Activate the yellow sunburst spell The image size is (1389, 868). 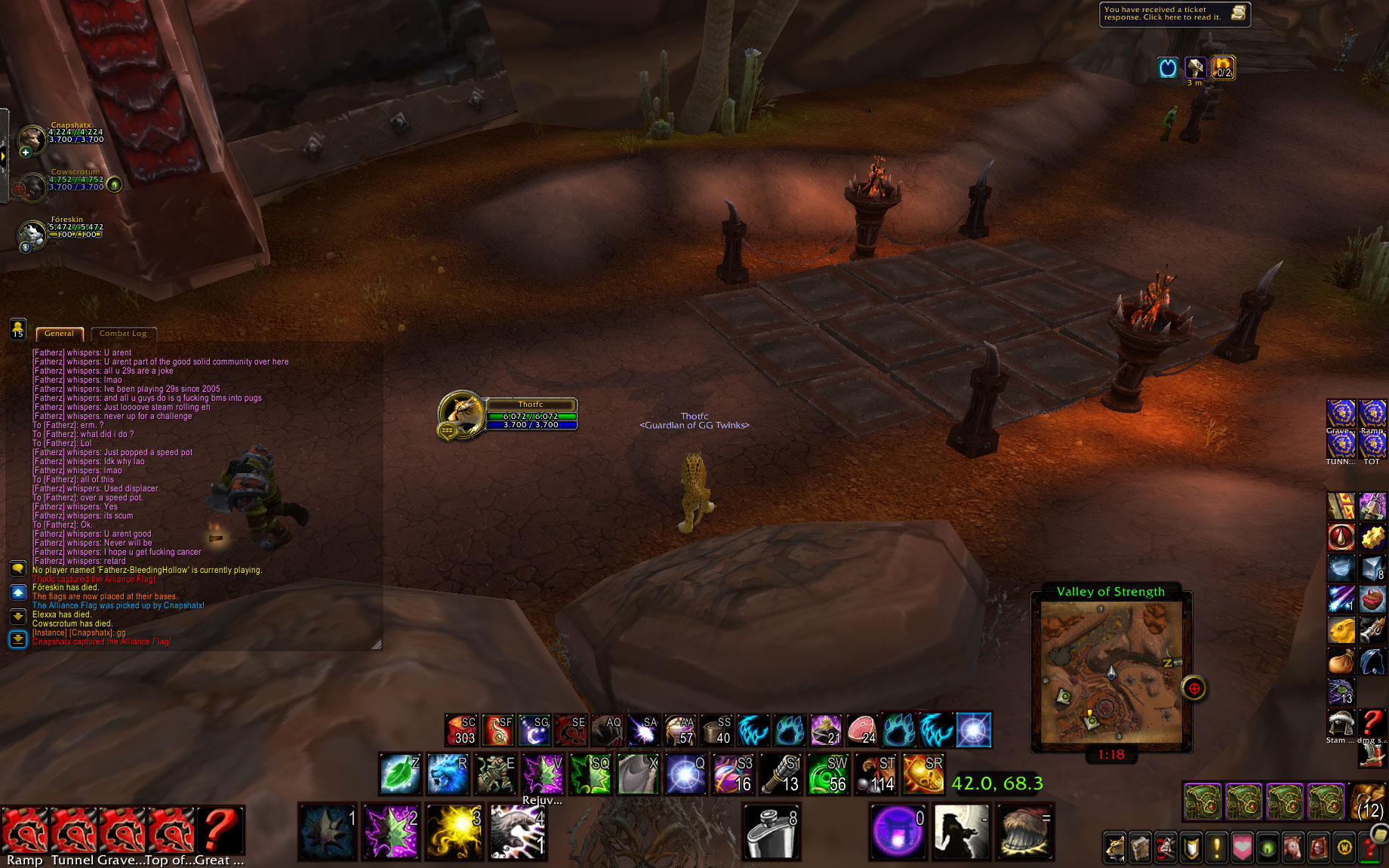454,832
